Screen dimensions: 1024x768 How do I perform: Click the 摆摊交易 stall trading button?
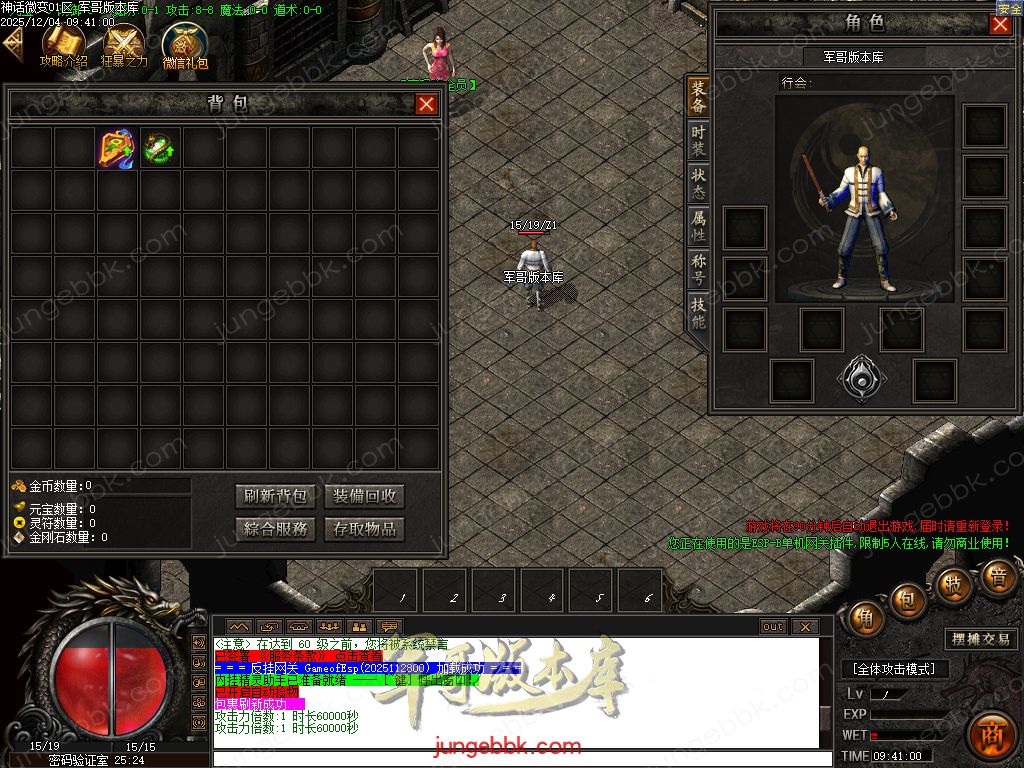[x=979, y=639]
